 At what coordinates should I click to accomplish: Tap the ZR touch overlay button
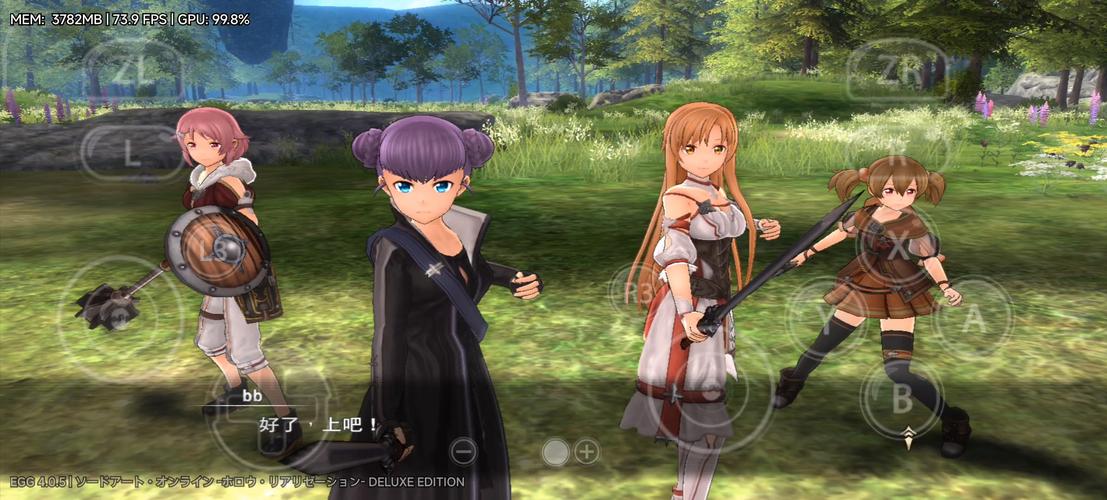tap(896, 68)
